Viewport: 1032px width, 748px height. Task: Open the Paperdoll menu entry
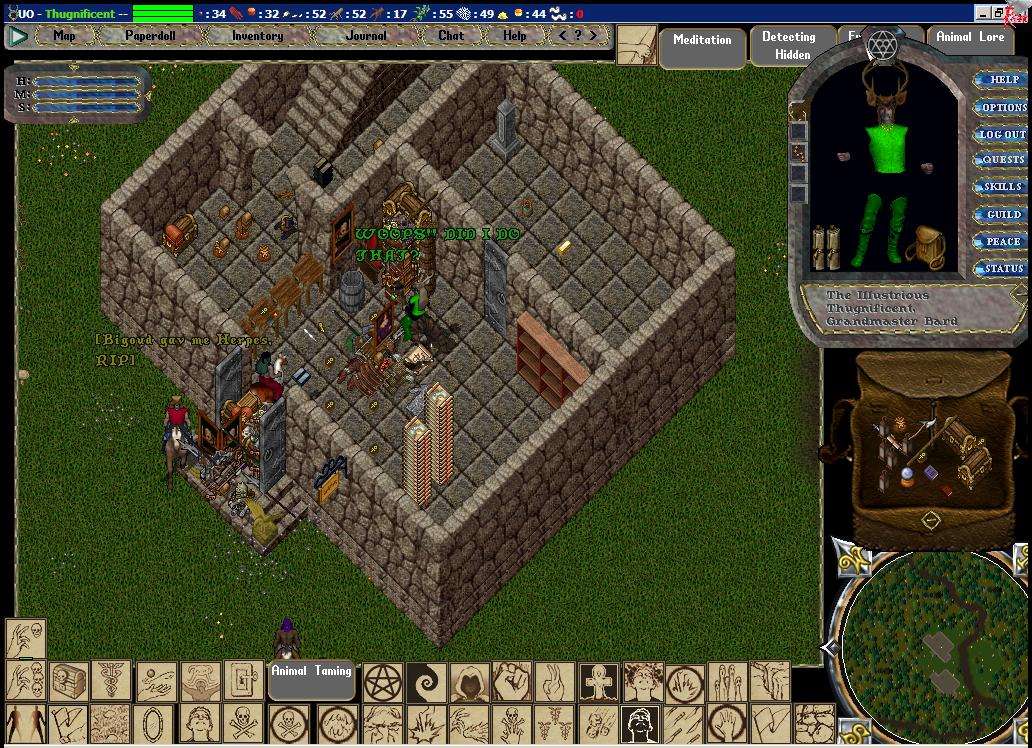150,36
